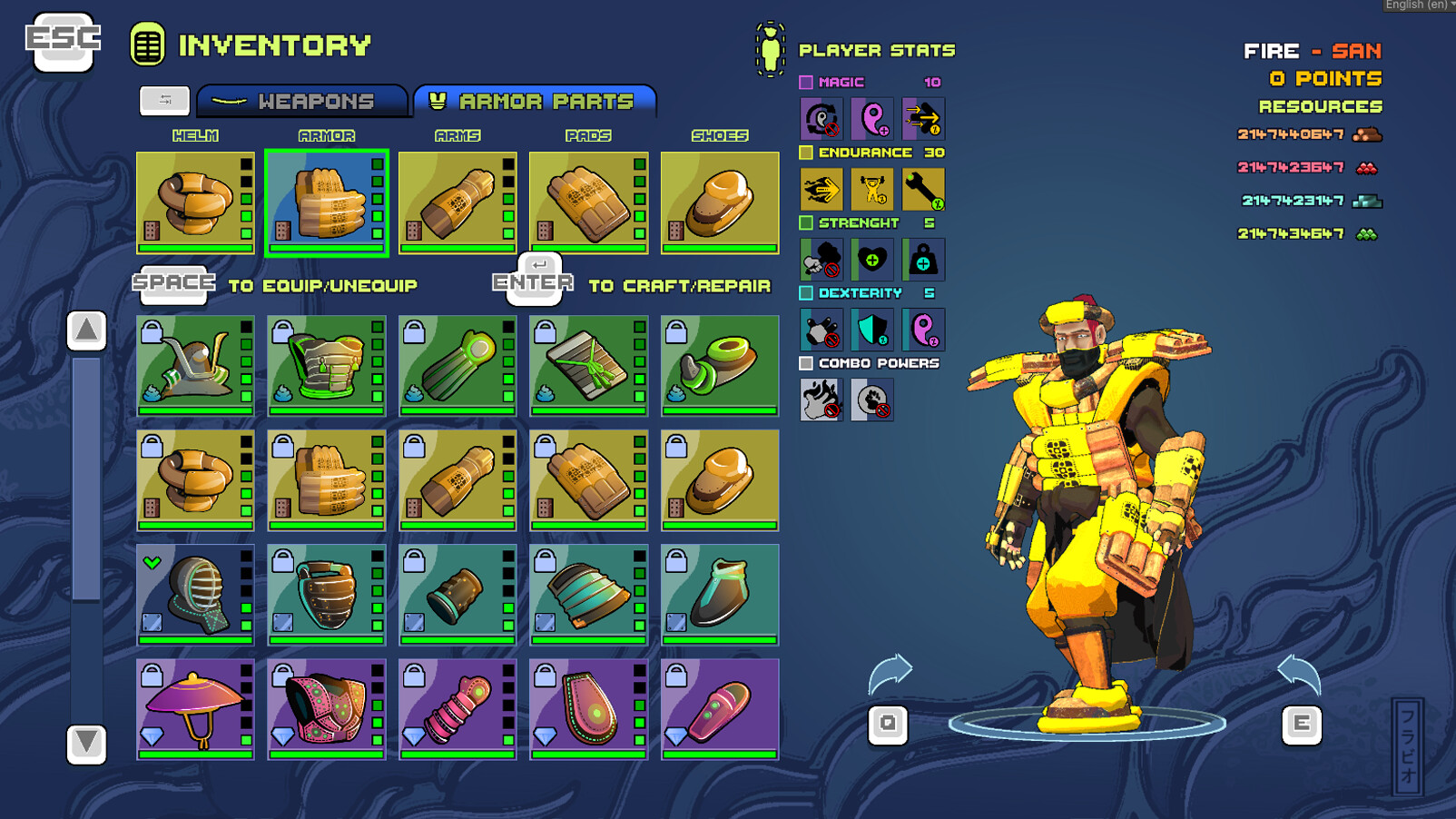
Task: Click the first Combo Powers claw icon
Action: (x=820, y=400)
